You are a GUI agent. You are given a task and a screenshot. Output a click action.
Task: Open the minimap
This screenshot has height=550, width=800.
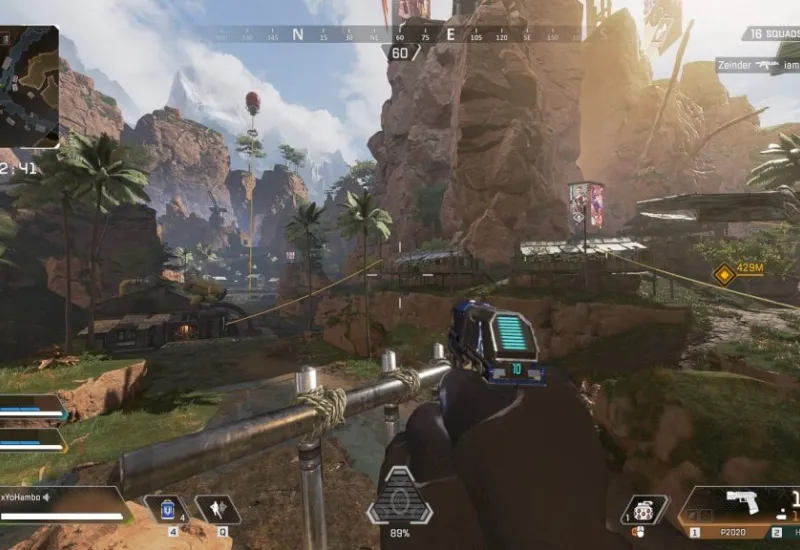29,87
